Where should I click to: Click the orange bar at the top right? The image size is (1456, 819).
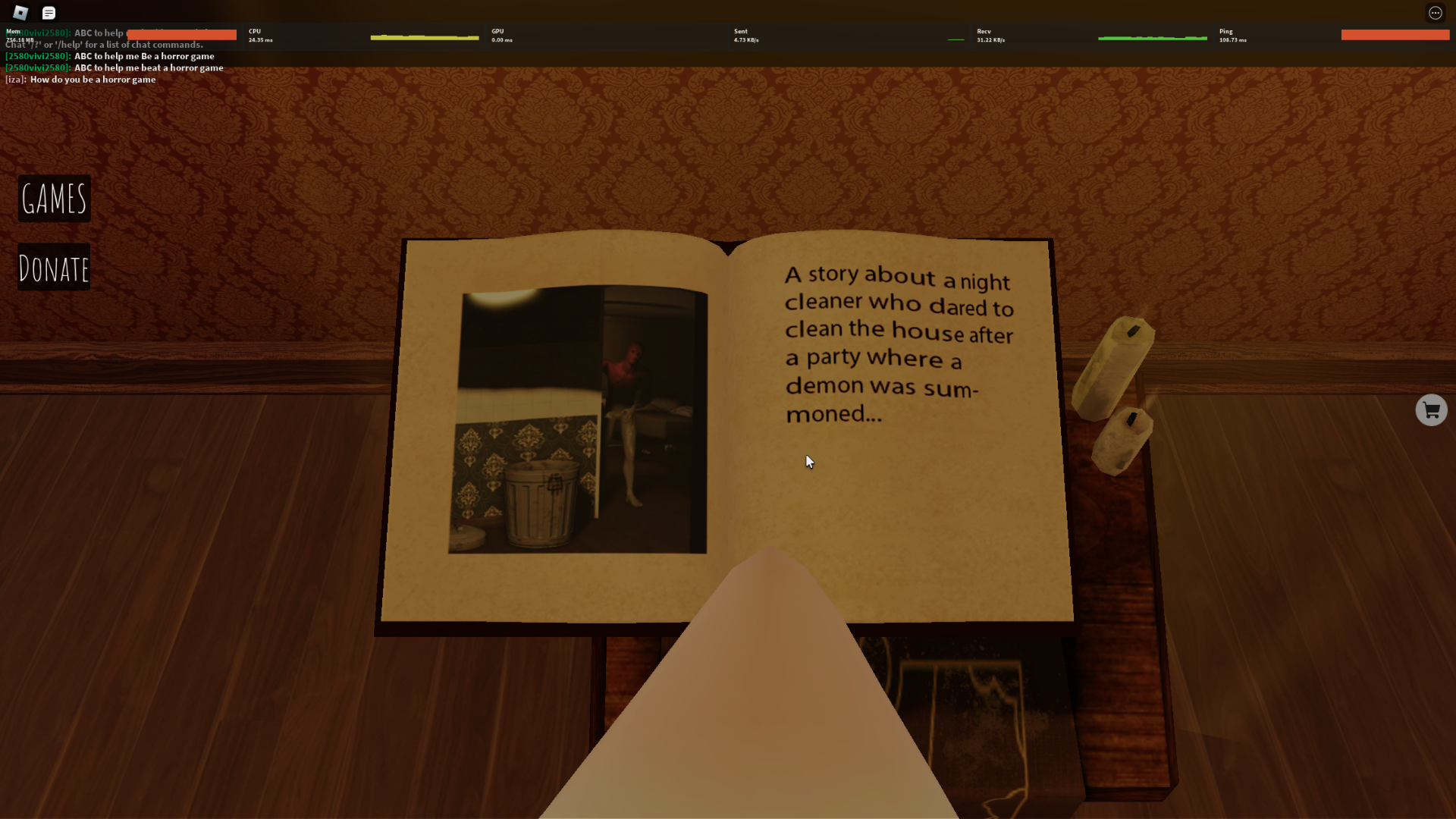[x=1395, y=34]
